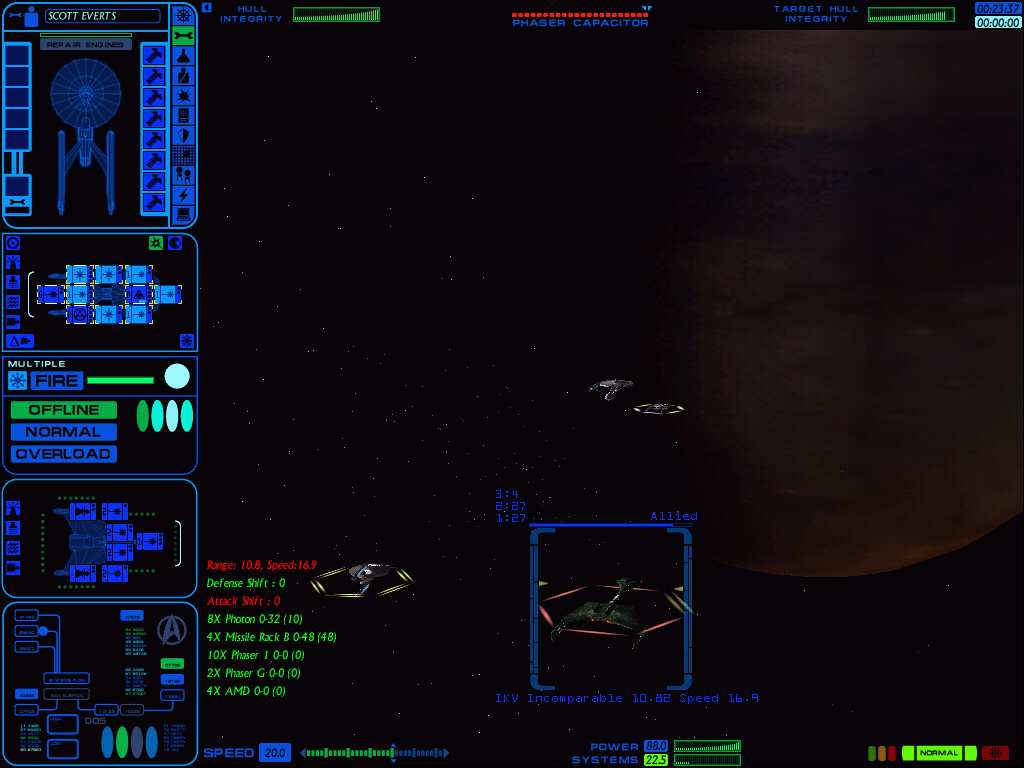The height and width of the screenshot is (768, 1024).
Task: Toggle the green explosion icon in weapons panel
Action: click(156, 243)
